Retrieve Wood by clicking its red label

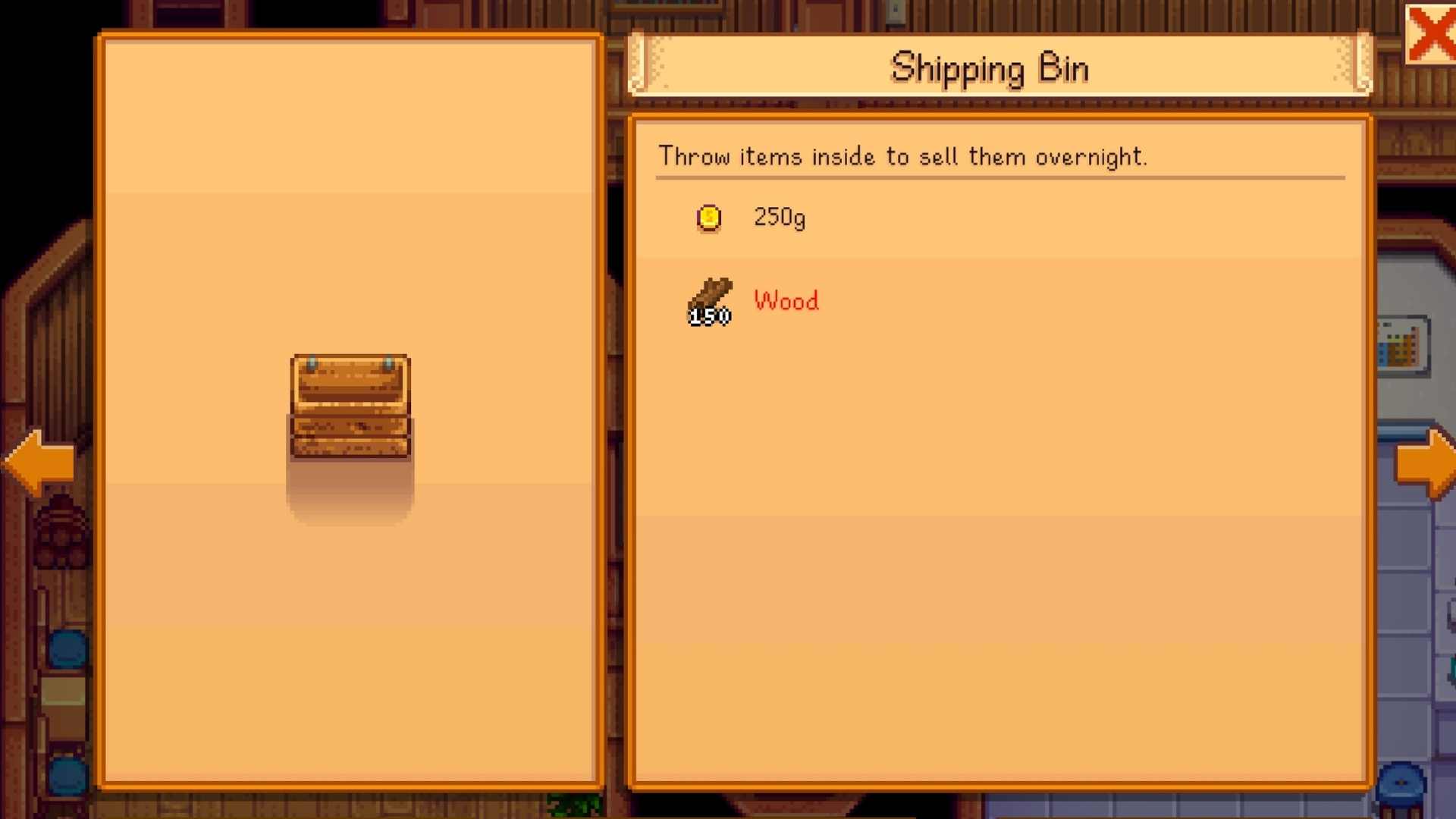tap(785, 301)
